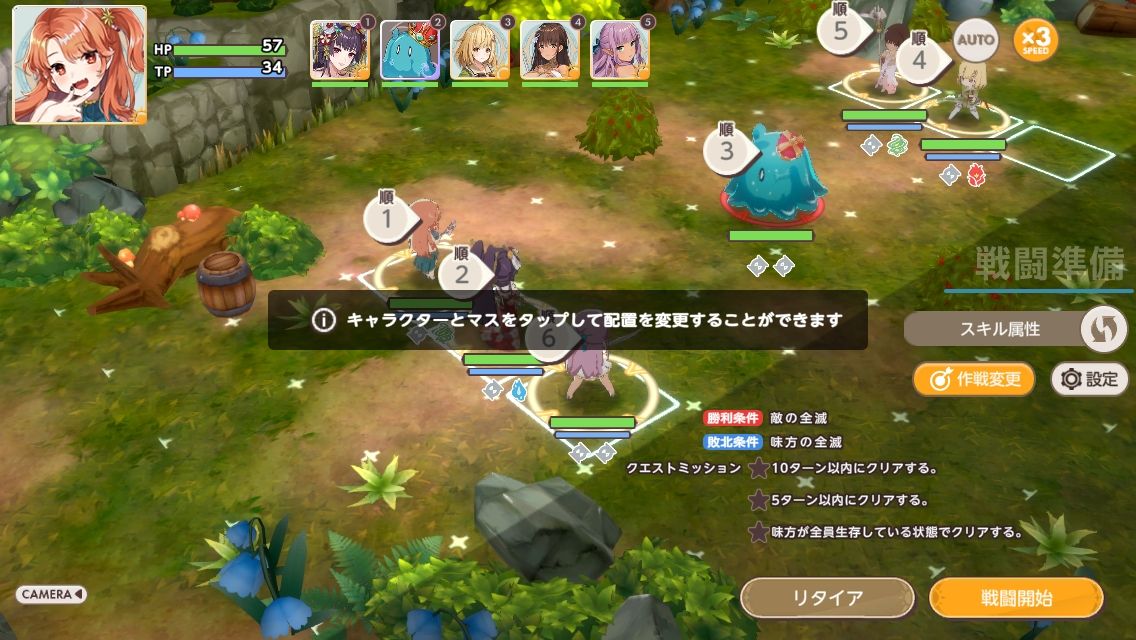Select turn-order portrait number 3
This screenshot has height=640, width=1136.
pyautogui.click(x=480, y=50)
